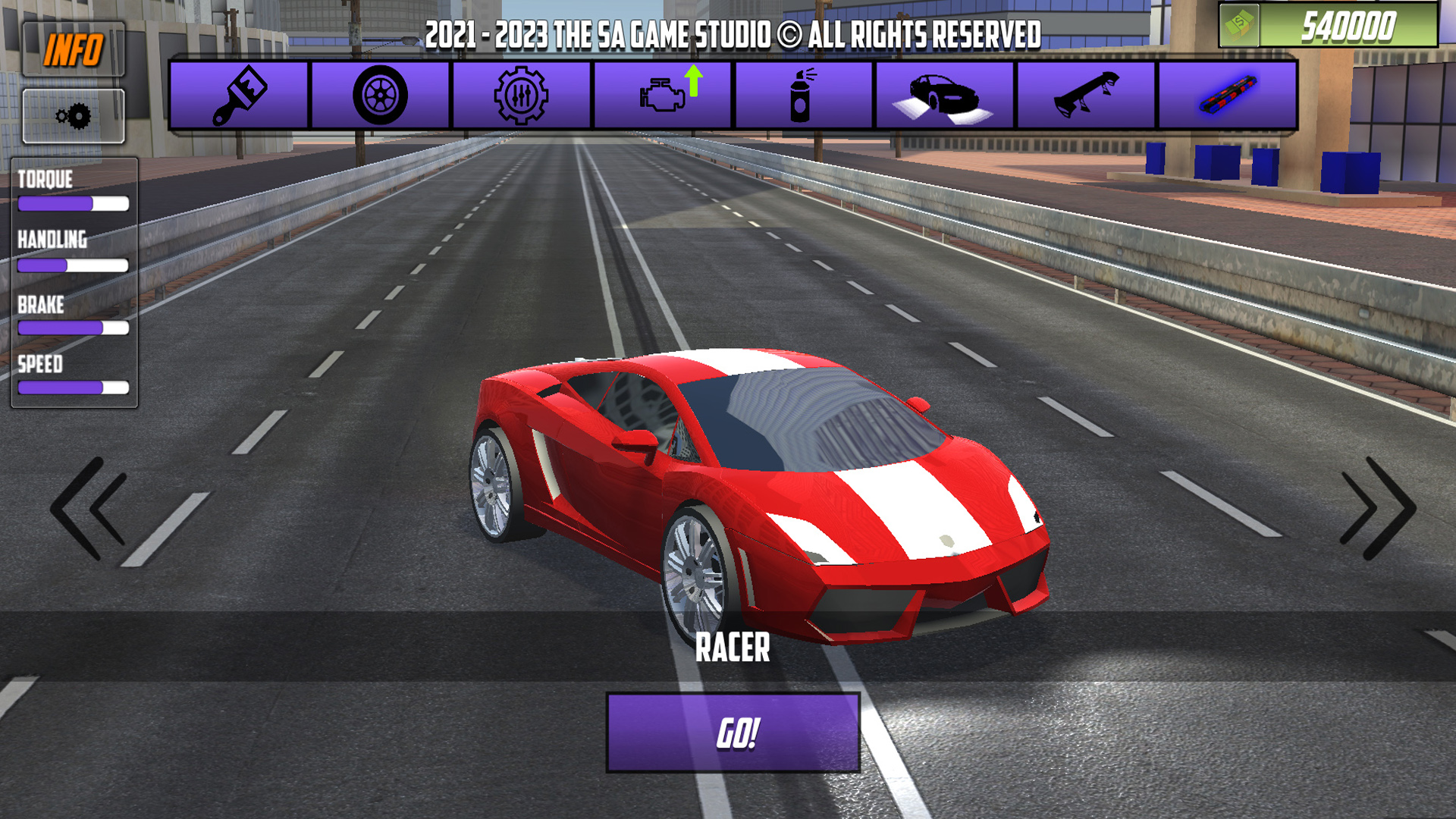Toggle the INFO panel

(x=74, y=47)
